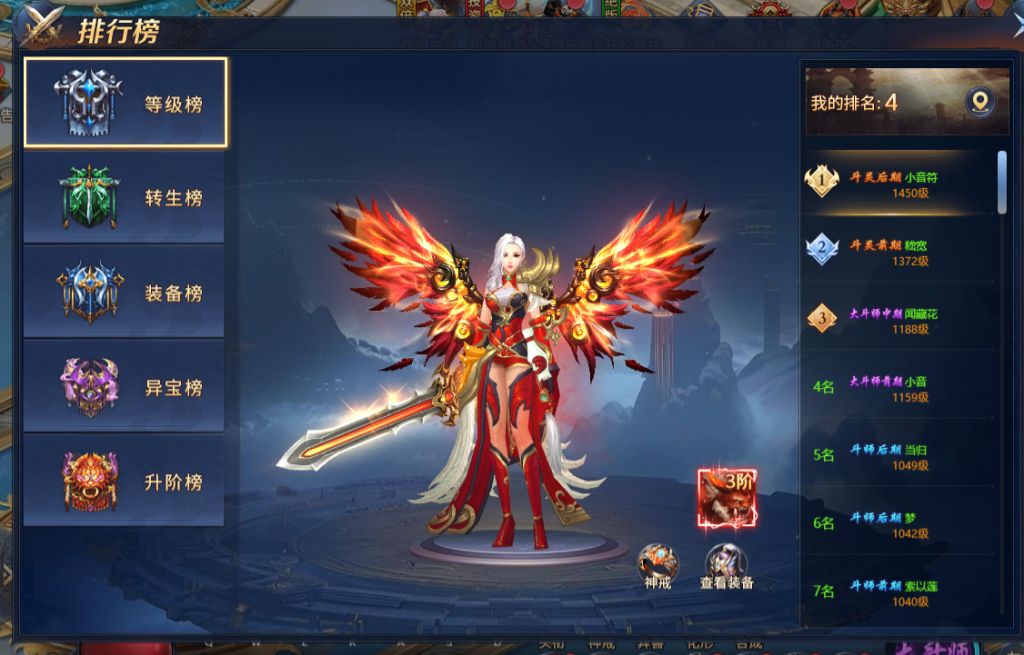Show the 异宝榜 treasure ranking tab
The image size is (1024, 655).
pyautogui.click(x=126, y=387)
